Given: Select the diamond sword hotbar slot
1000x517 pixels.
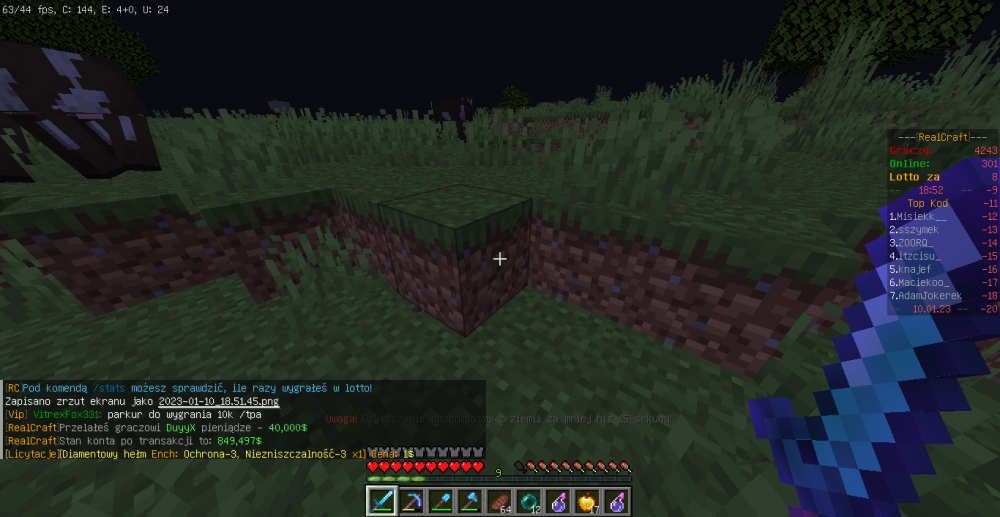Looking at the screenshot, I should pos(382,500).
